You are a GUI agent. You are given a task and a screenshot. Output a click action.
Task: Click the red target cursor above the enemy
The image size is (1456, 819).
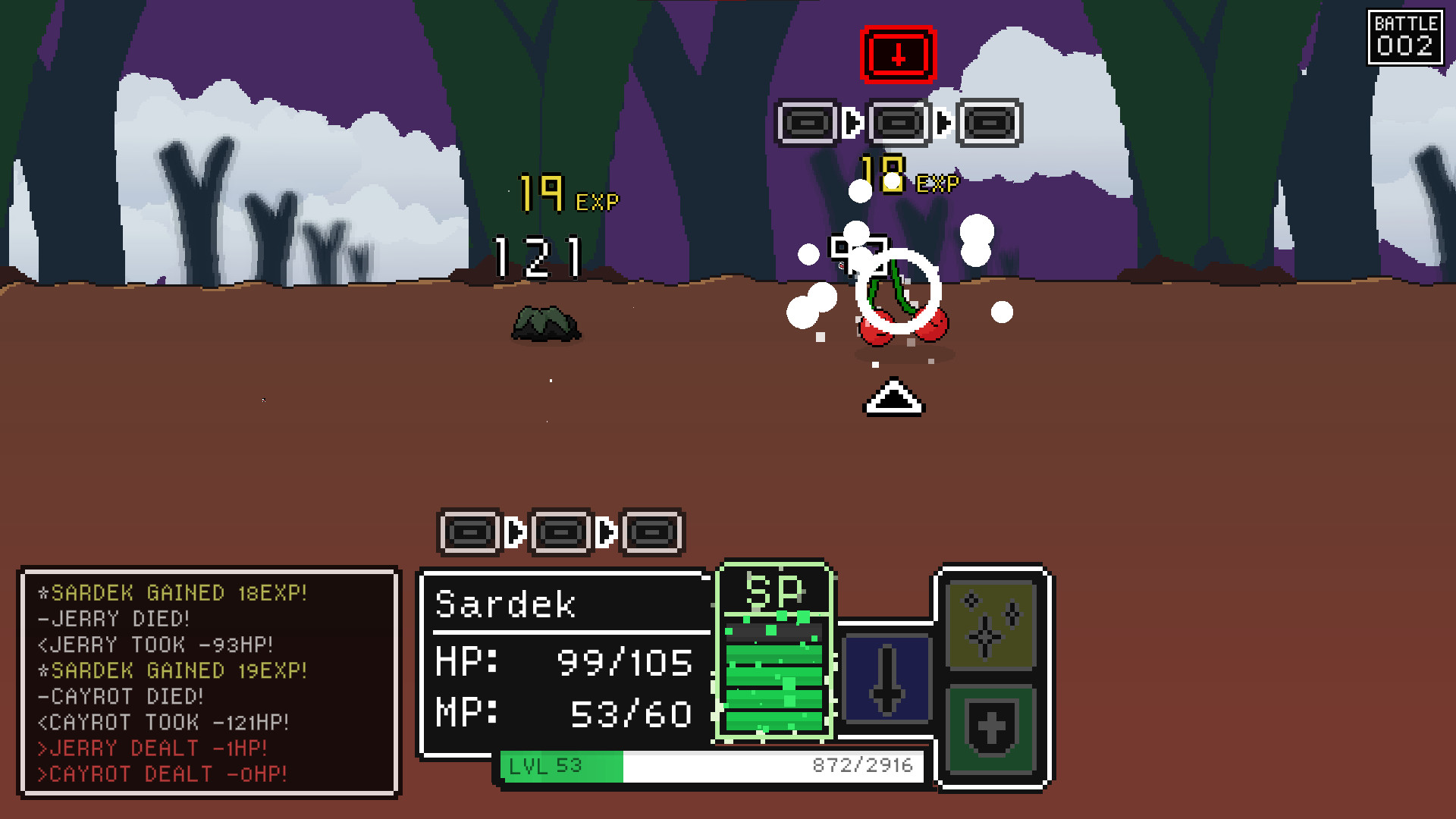point(898,55)
